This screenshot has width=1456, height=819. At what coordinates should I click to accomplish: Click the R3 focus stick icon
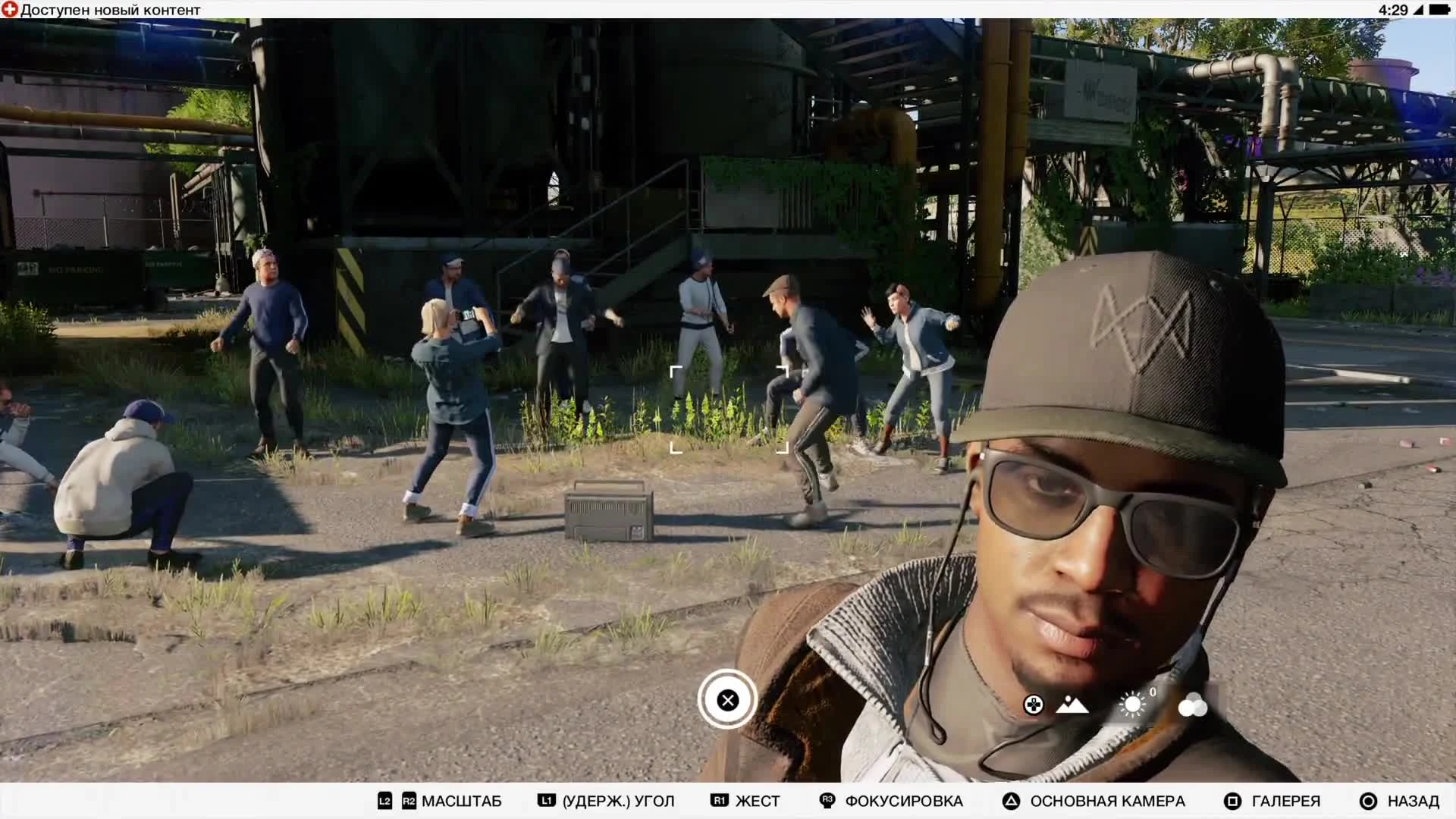(x=826, y=801)
